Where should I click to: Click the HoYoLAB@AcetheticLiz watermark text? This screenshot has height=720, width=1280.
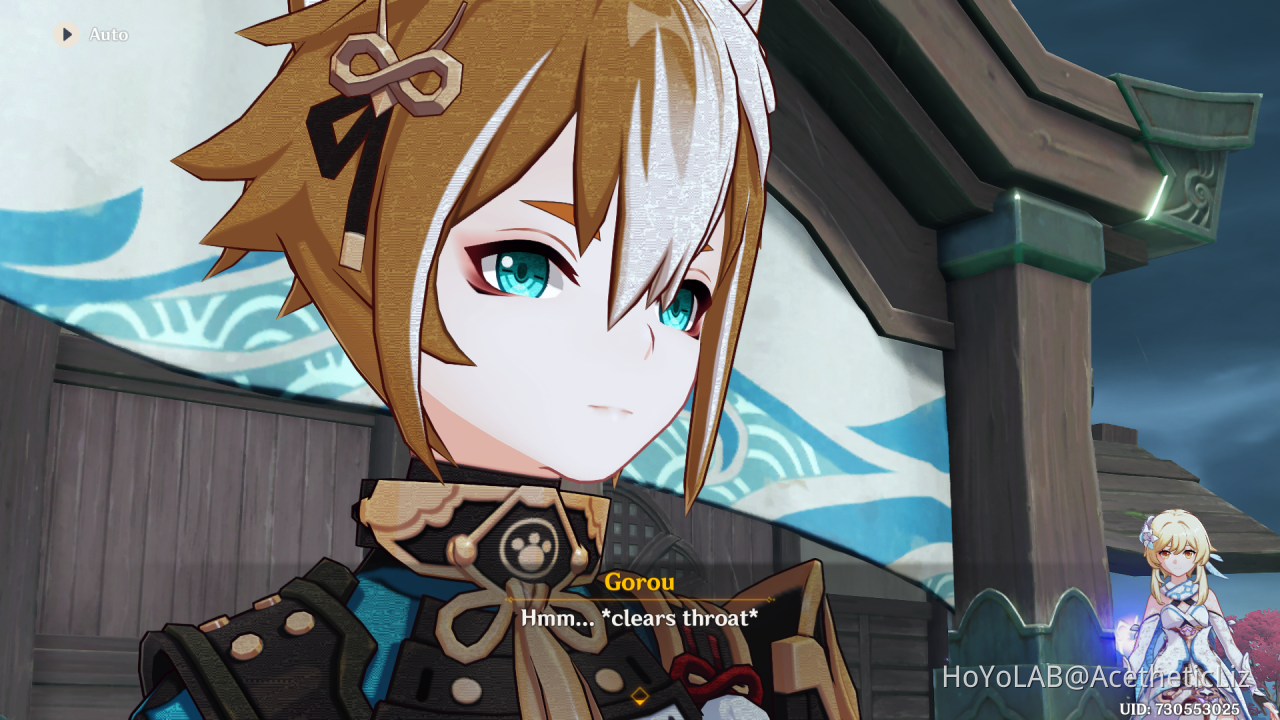coord(1100,675)
